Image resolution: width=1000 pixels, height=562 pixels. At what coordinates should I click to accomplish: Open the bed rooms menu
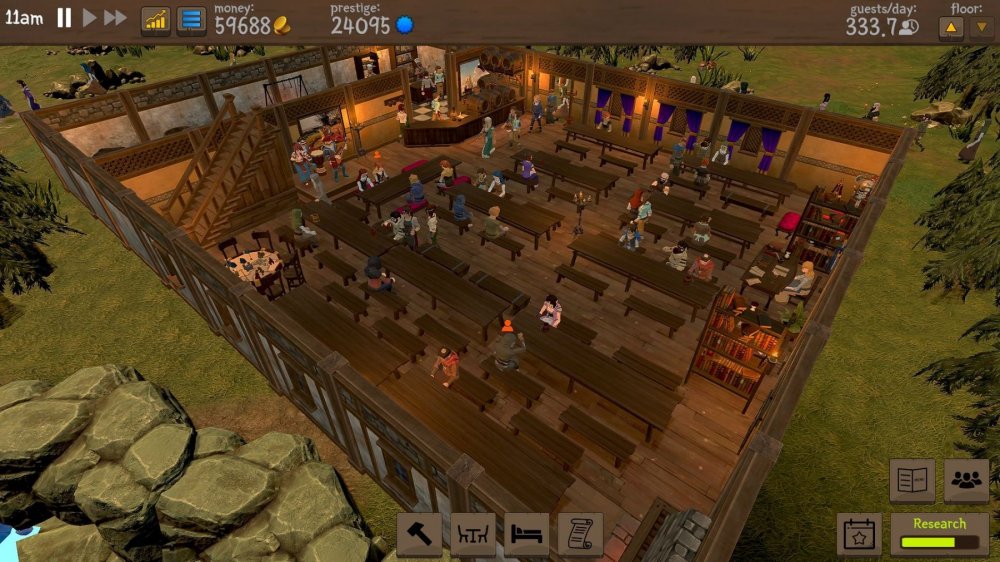point(526,533)
